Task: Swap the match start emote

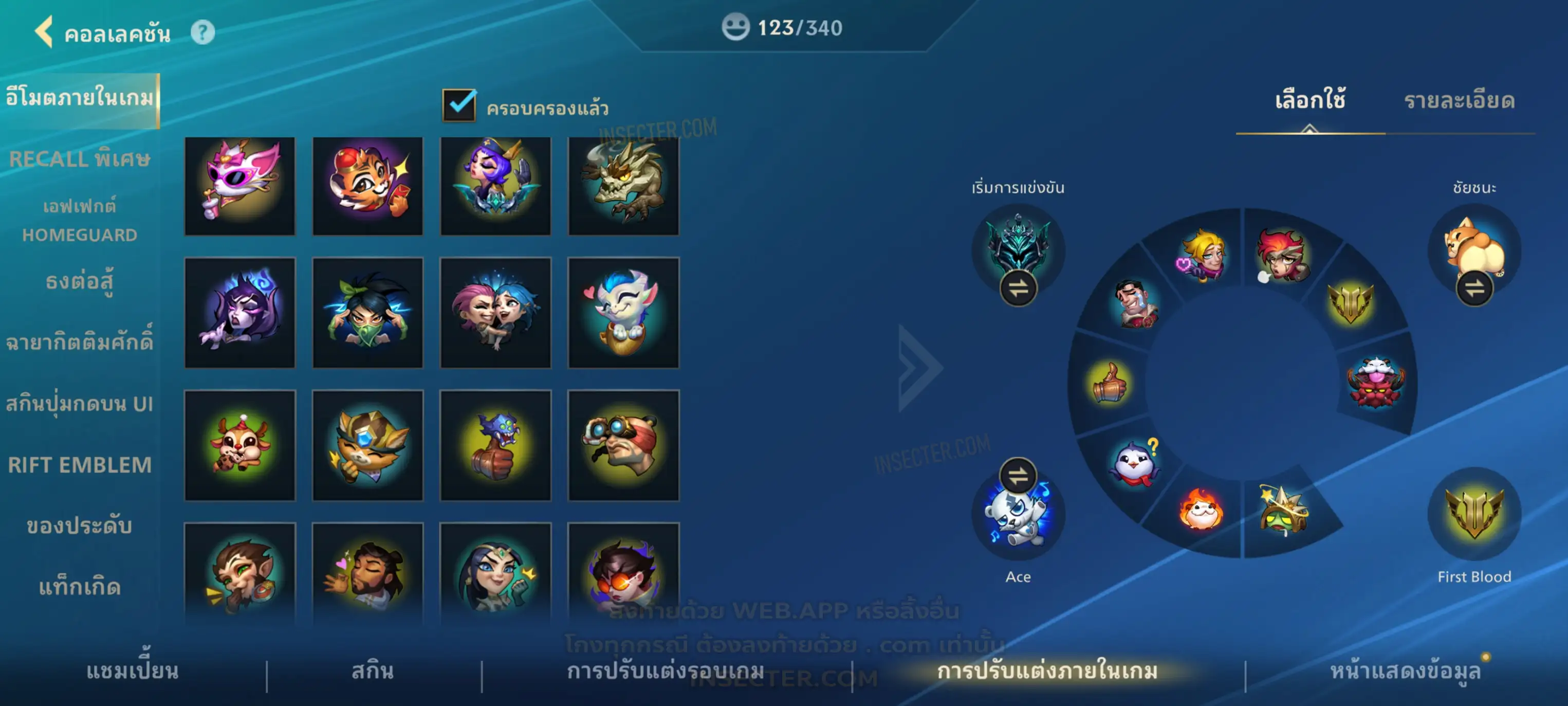Action: coord(1018,288)
